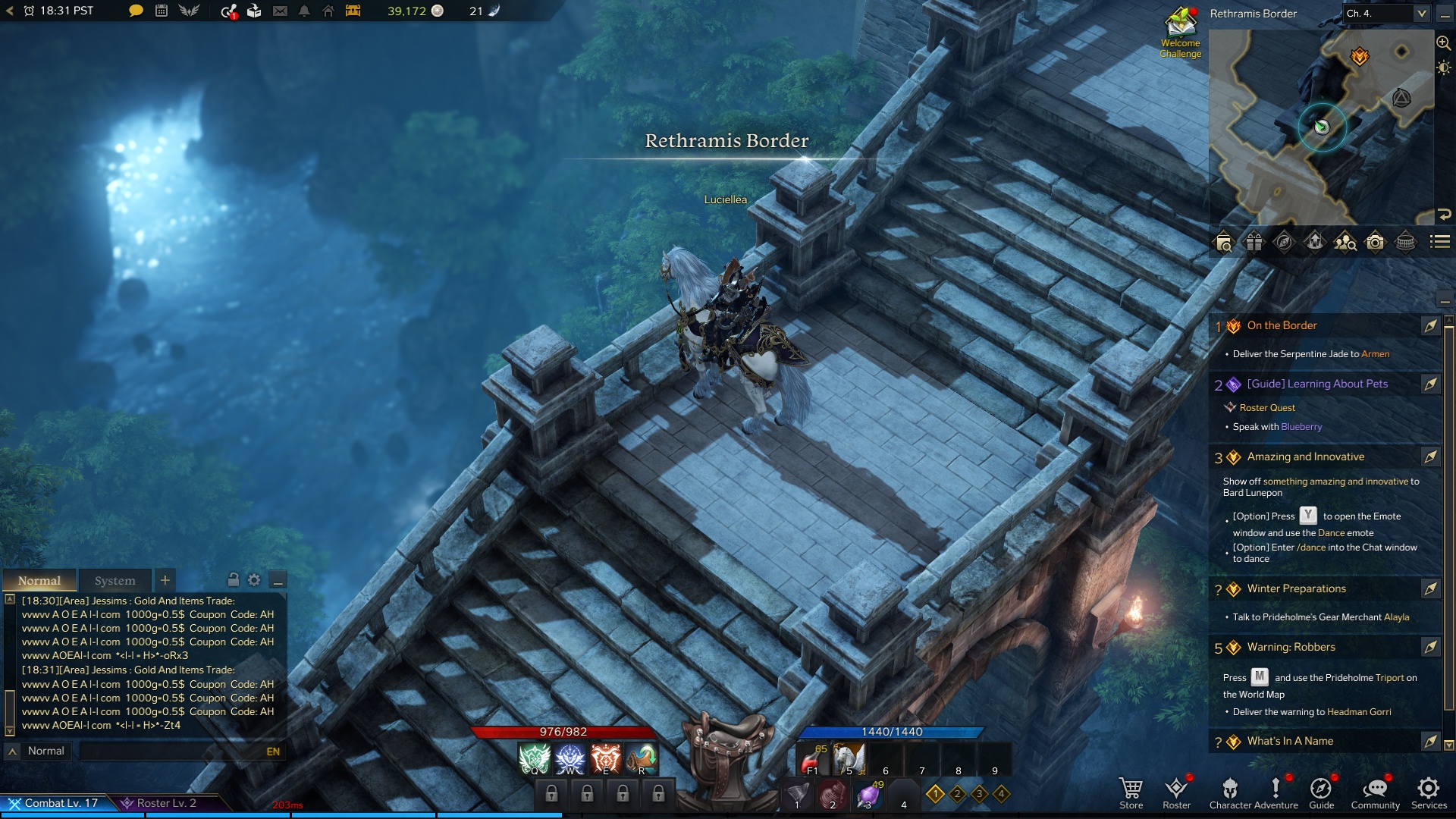1456x819 pixels.
Task: Open the golden chest rewards icon on top bar
Action: click(x=352, y=12)
